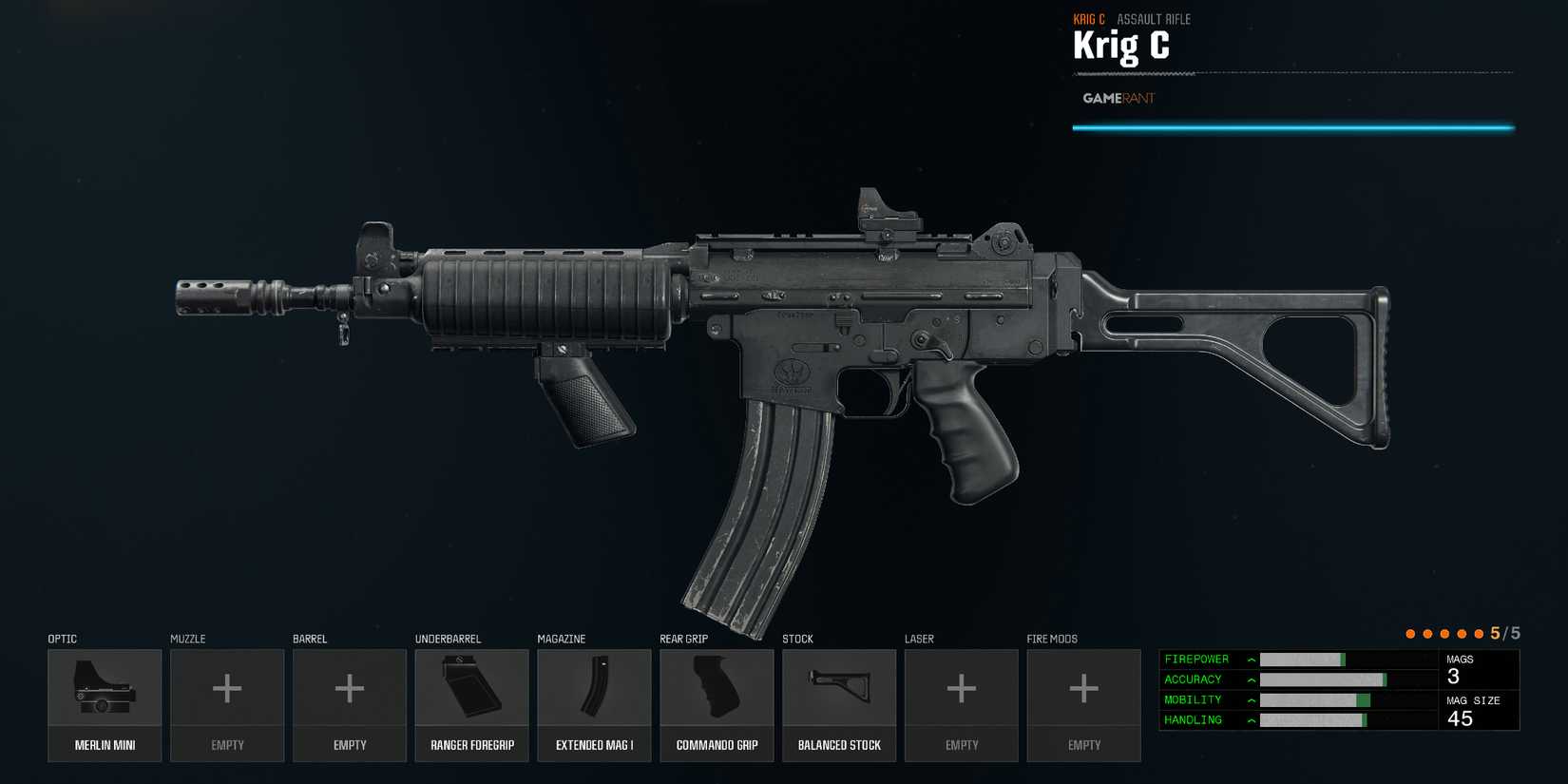Open the empty Laser attachment slot

(x=961, y=703)
